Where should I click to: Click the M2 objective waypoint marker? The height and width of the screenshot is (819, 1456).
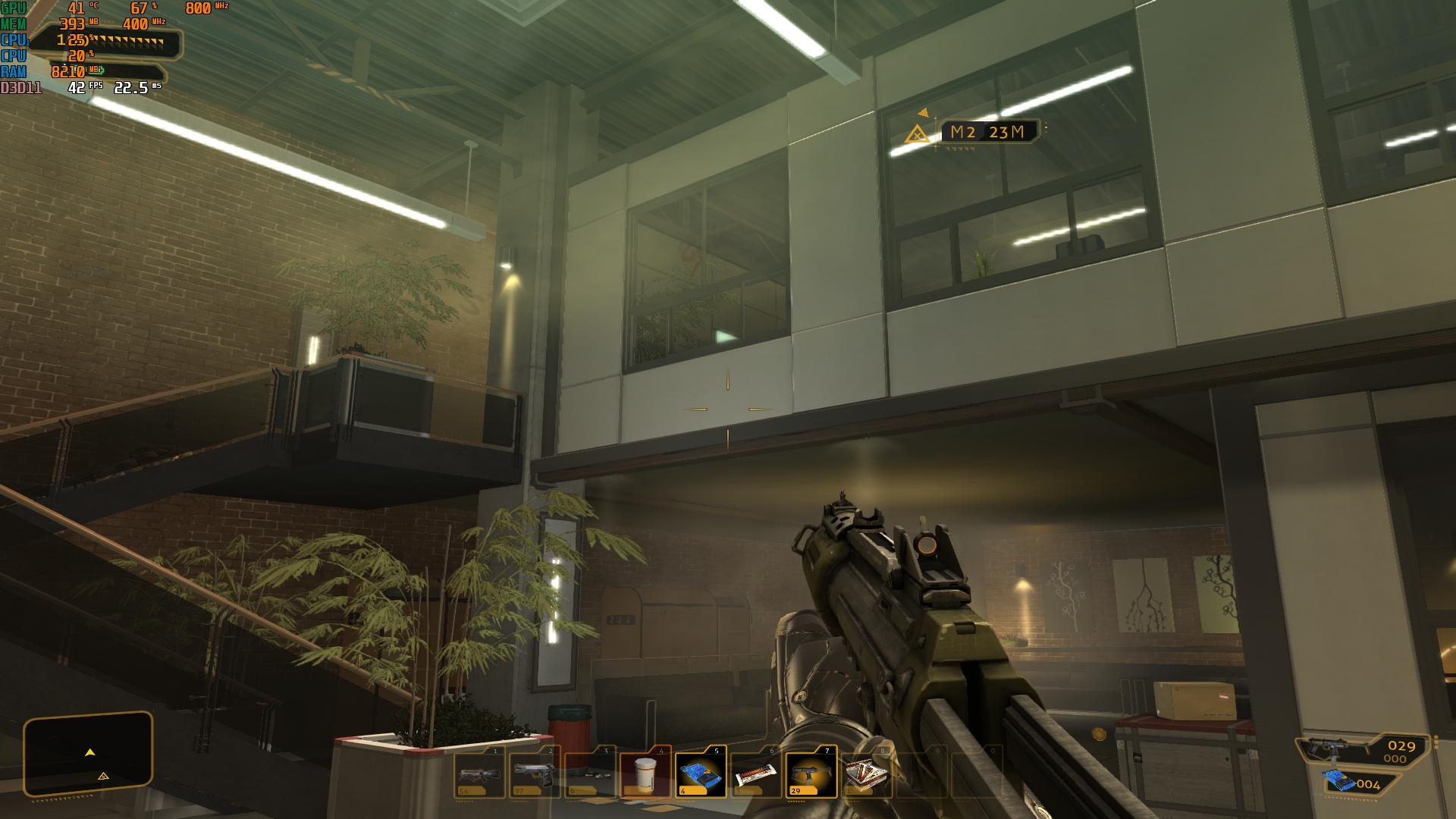click(918, 135)
